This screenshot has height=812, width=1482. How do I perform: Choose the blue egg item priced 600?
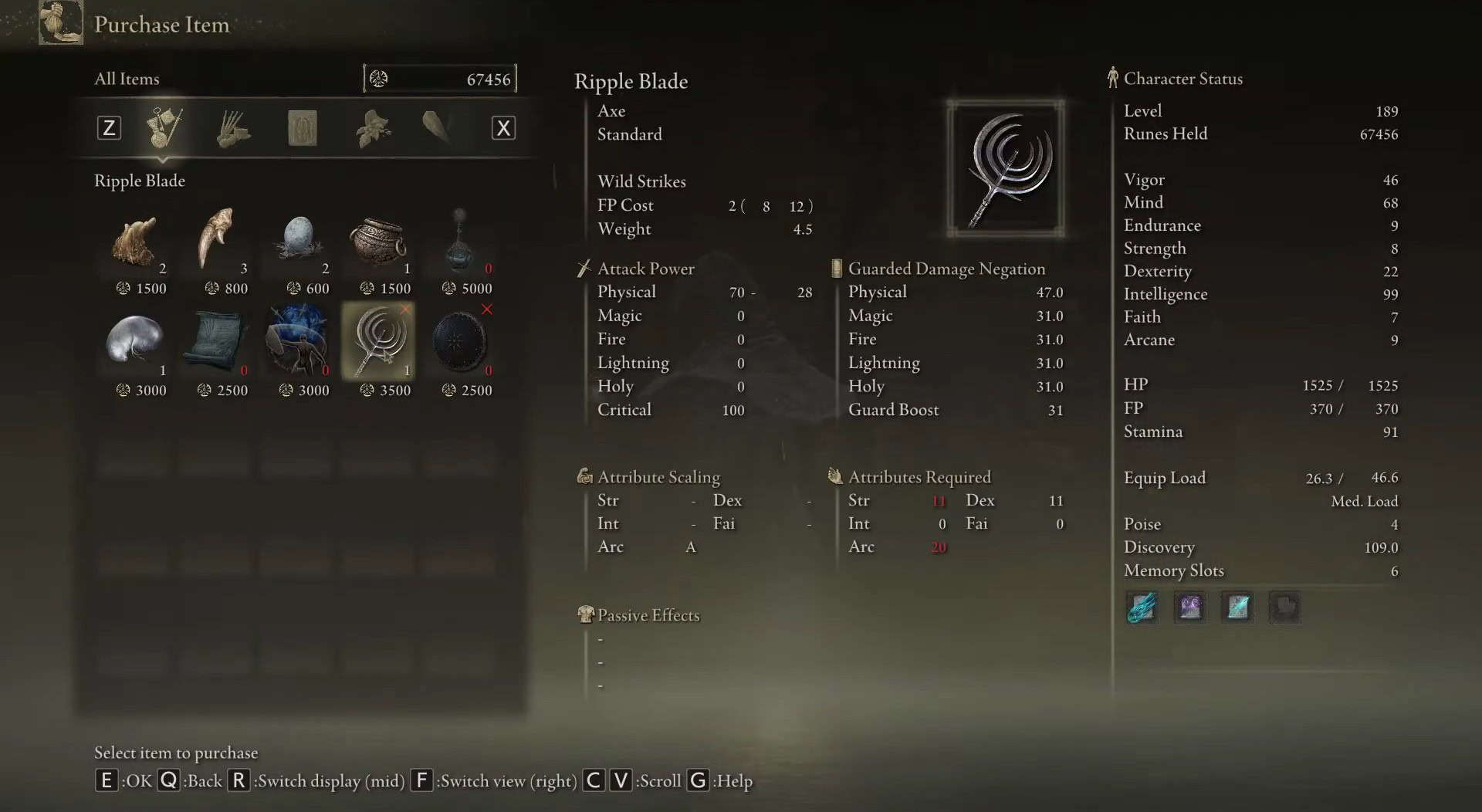(298, 239)
